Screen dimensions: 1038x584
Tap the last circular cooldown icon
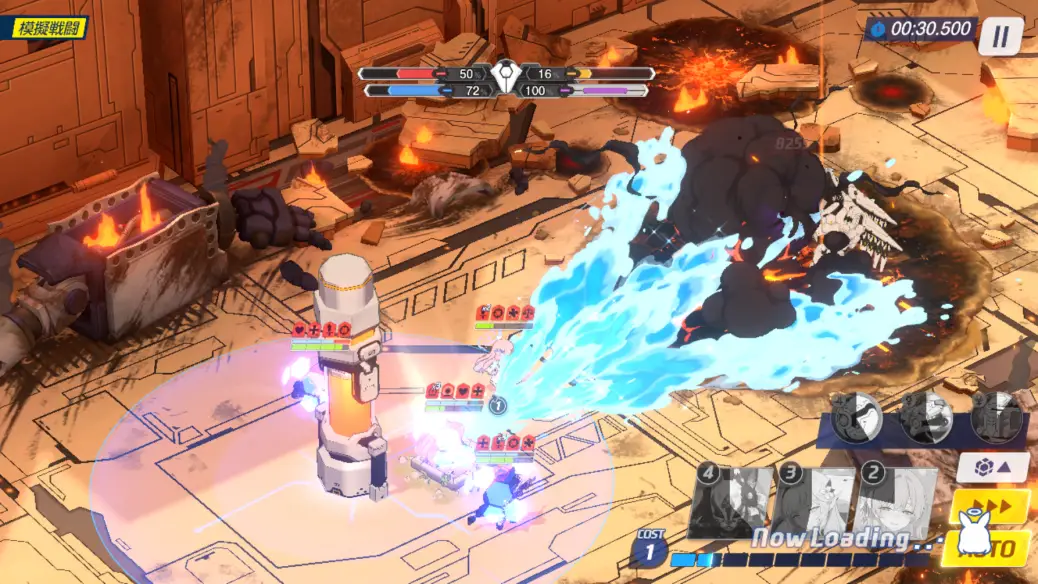pyautogui.click(x=995, y=416)
